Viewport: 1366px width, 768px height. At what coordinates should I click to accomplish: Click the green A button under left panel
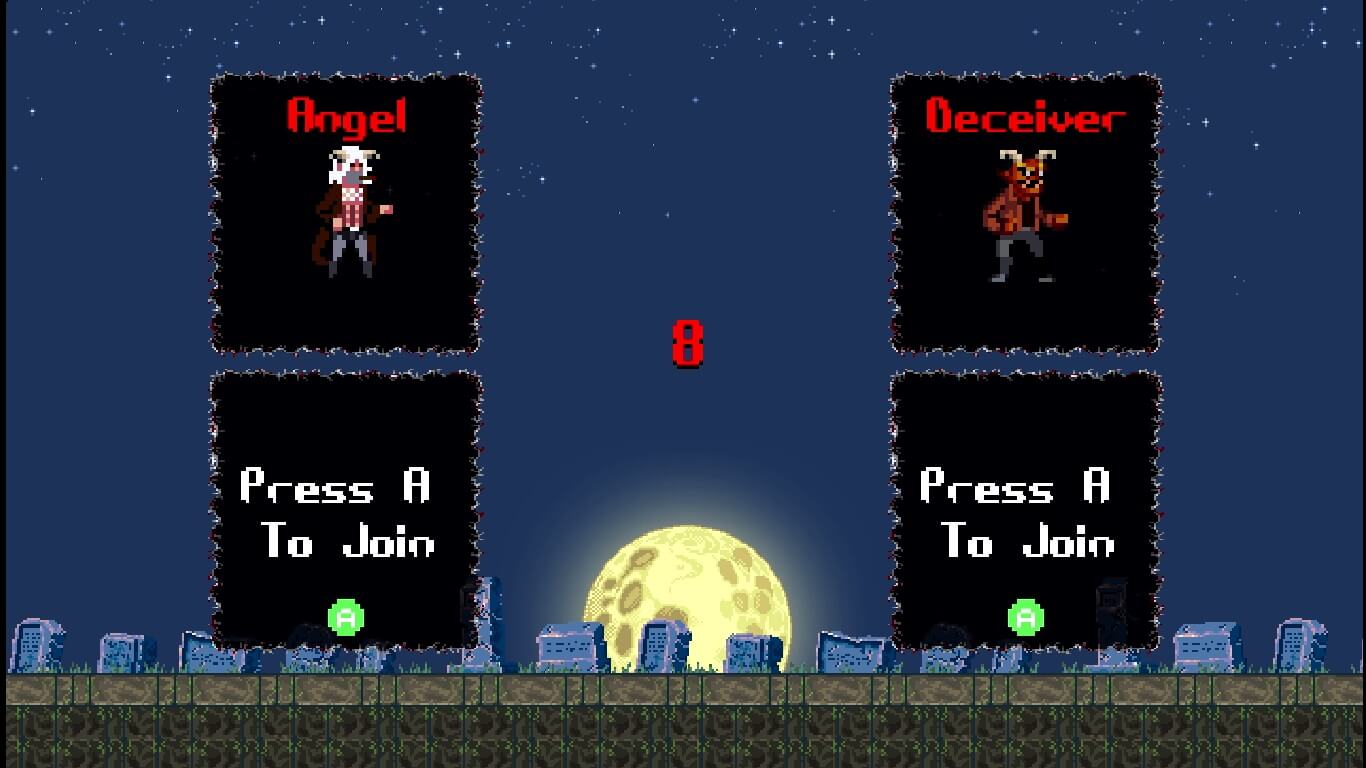coord(344,620)
